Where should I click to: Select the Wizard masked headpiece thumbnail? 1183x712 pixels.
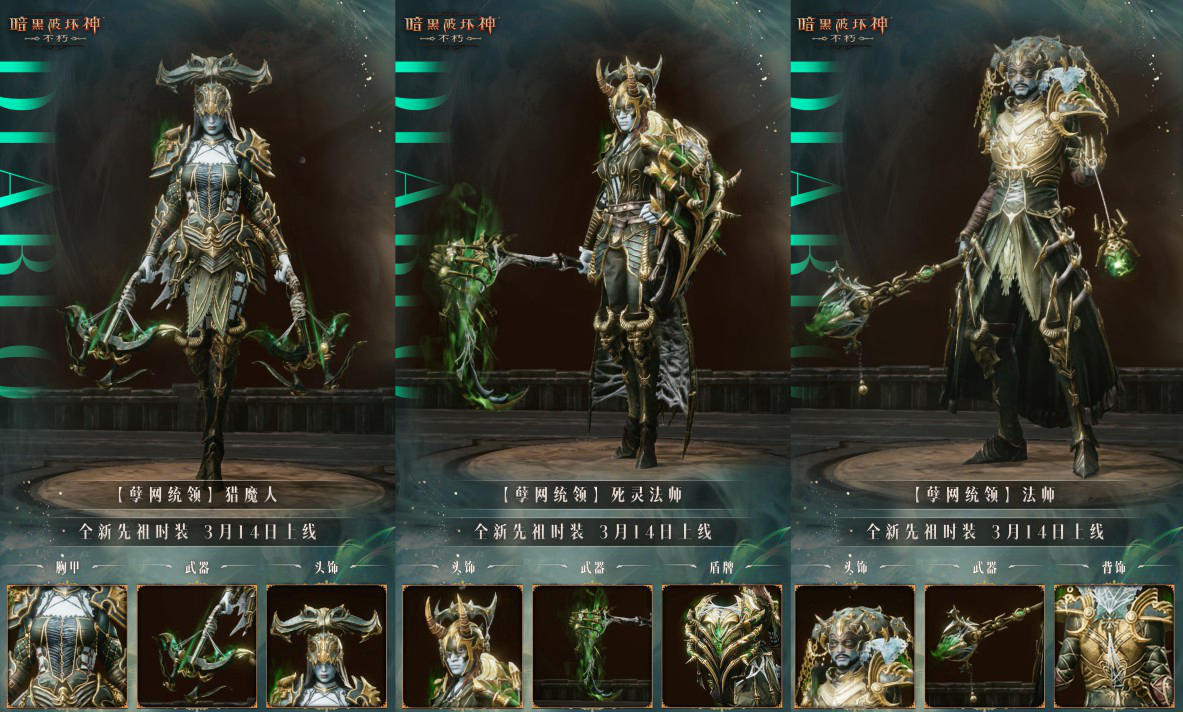point(854,646)
